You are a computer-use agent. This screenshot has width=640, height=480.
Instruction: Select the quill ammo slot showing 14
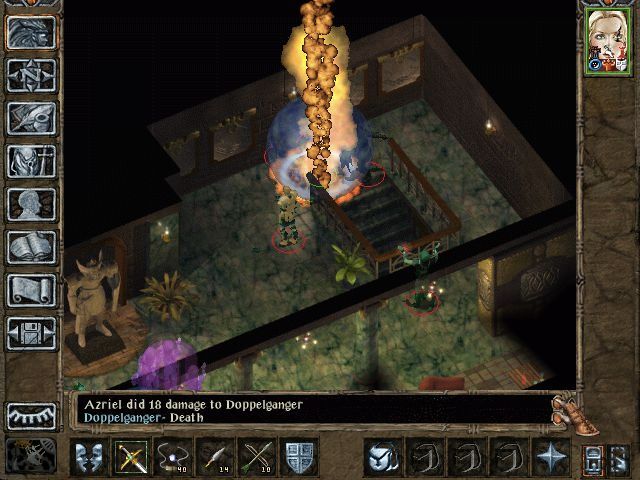coord(213,457)
